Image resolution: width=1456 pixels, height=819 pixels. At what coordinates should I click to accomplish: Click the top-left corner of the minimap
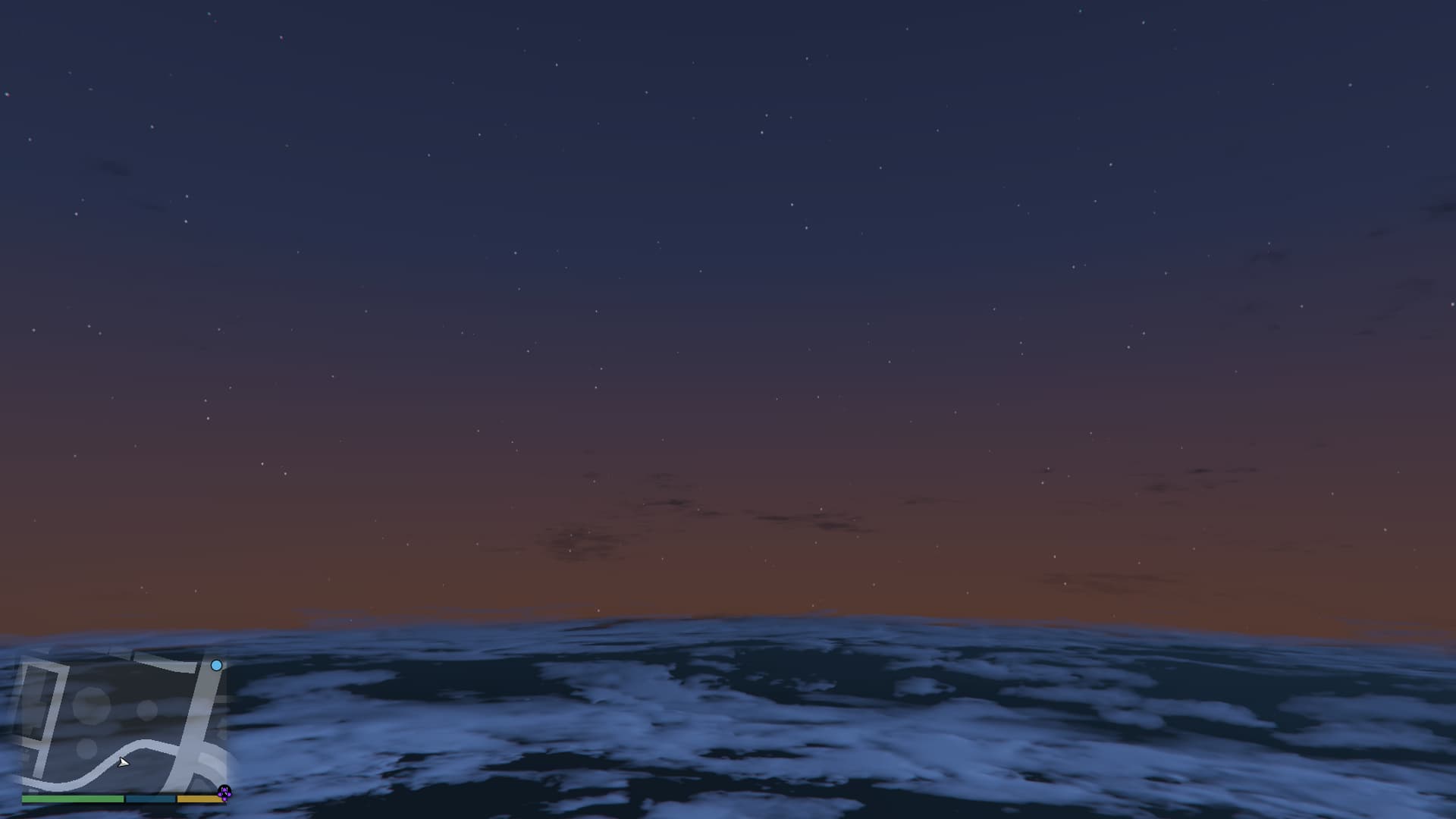[24, 654]
